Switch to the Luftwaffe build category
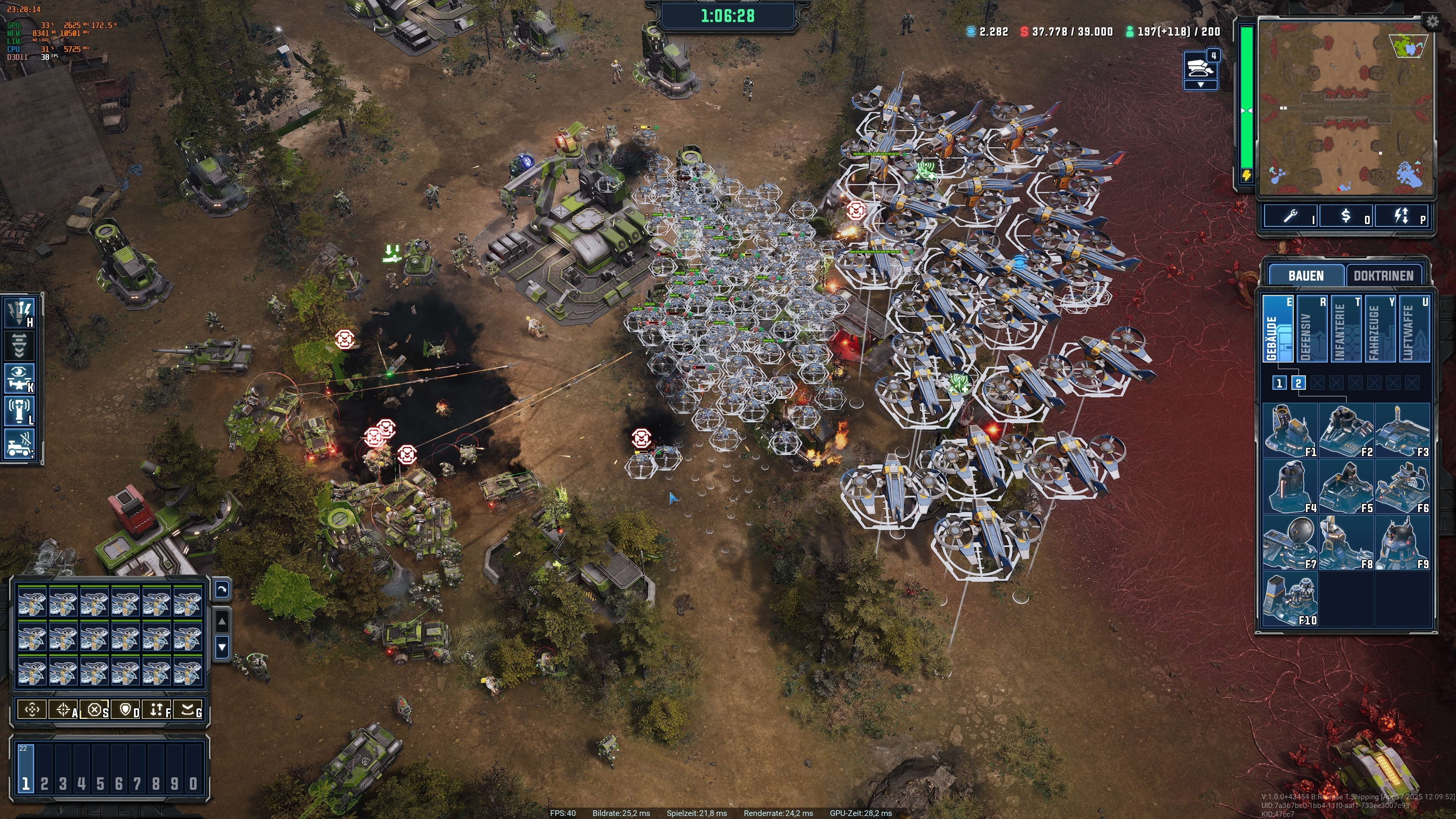This screenshot has height=819, width=1456. pos(1414,329)
